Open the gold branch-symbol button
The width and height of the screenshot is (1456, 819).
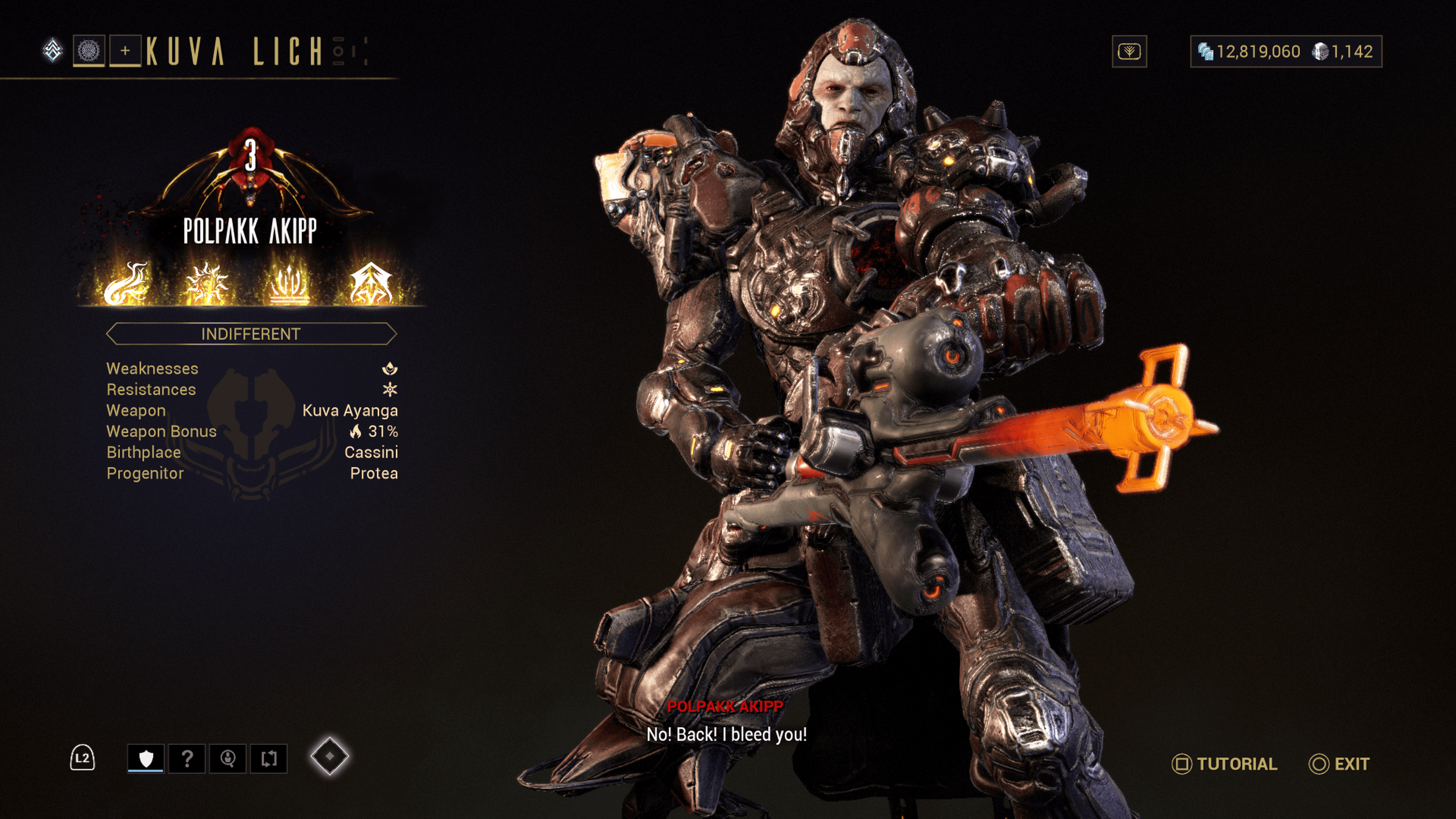(1129, 52)
